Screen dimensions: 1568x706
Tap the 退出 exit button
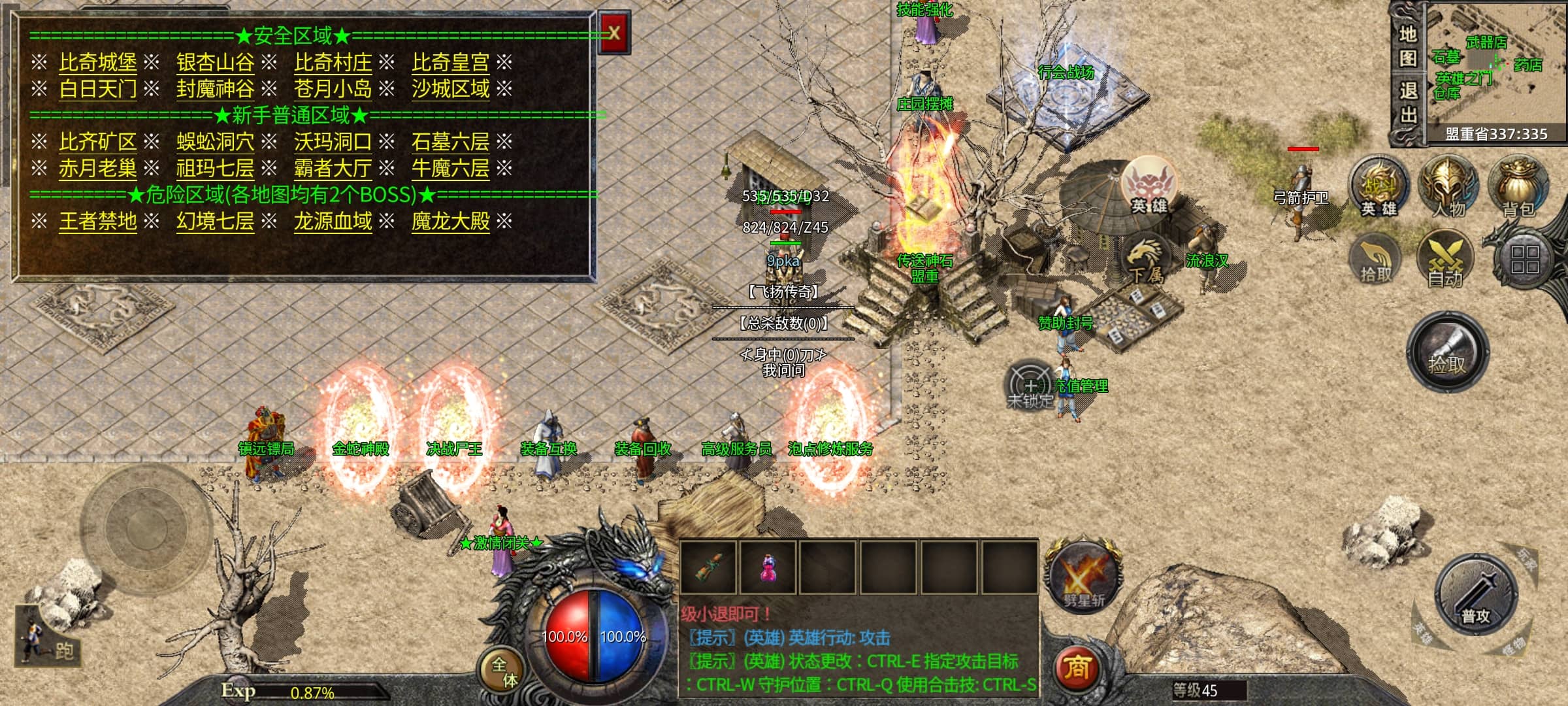[1408, 103]
